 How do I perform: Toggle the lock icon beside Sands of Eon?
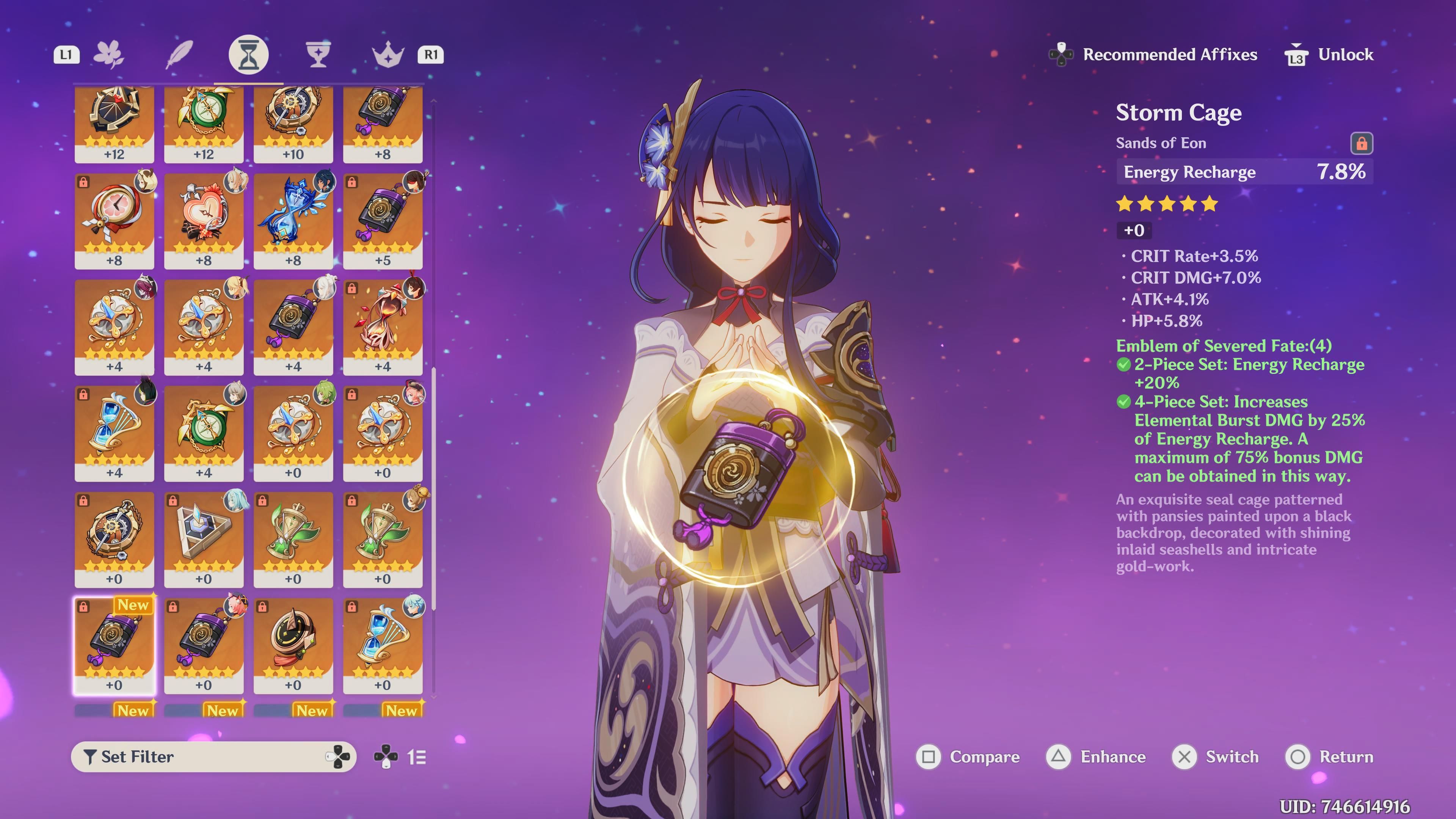coord(1361,144)
